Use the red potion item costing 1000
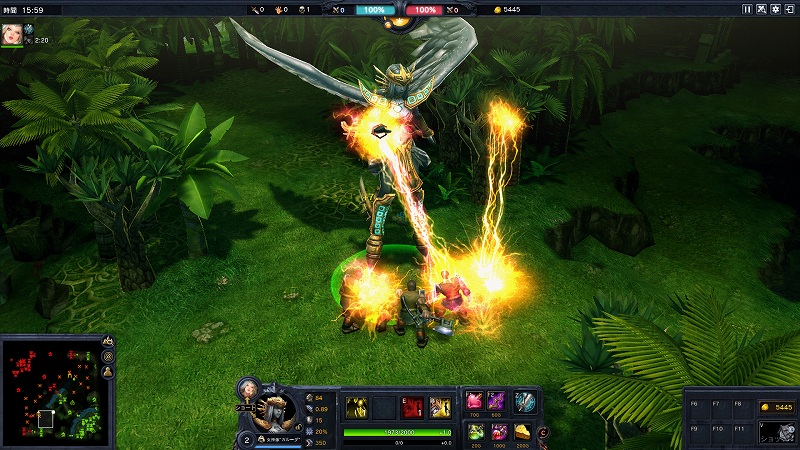 tap(497, 431)
